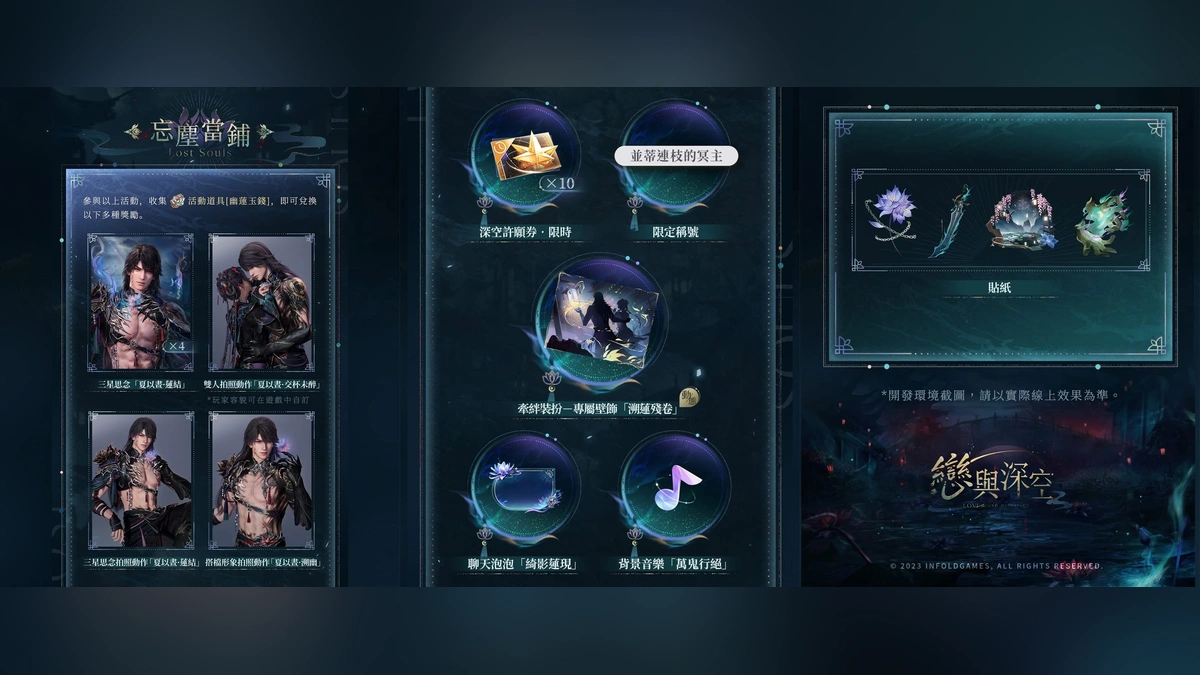Select the three-star memory card marked ×4
This screenshot has width=1200, height=675.
click(140, 302)
